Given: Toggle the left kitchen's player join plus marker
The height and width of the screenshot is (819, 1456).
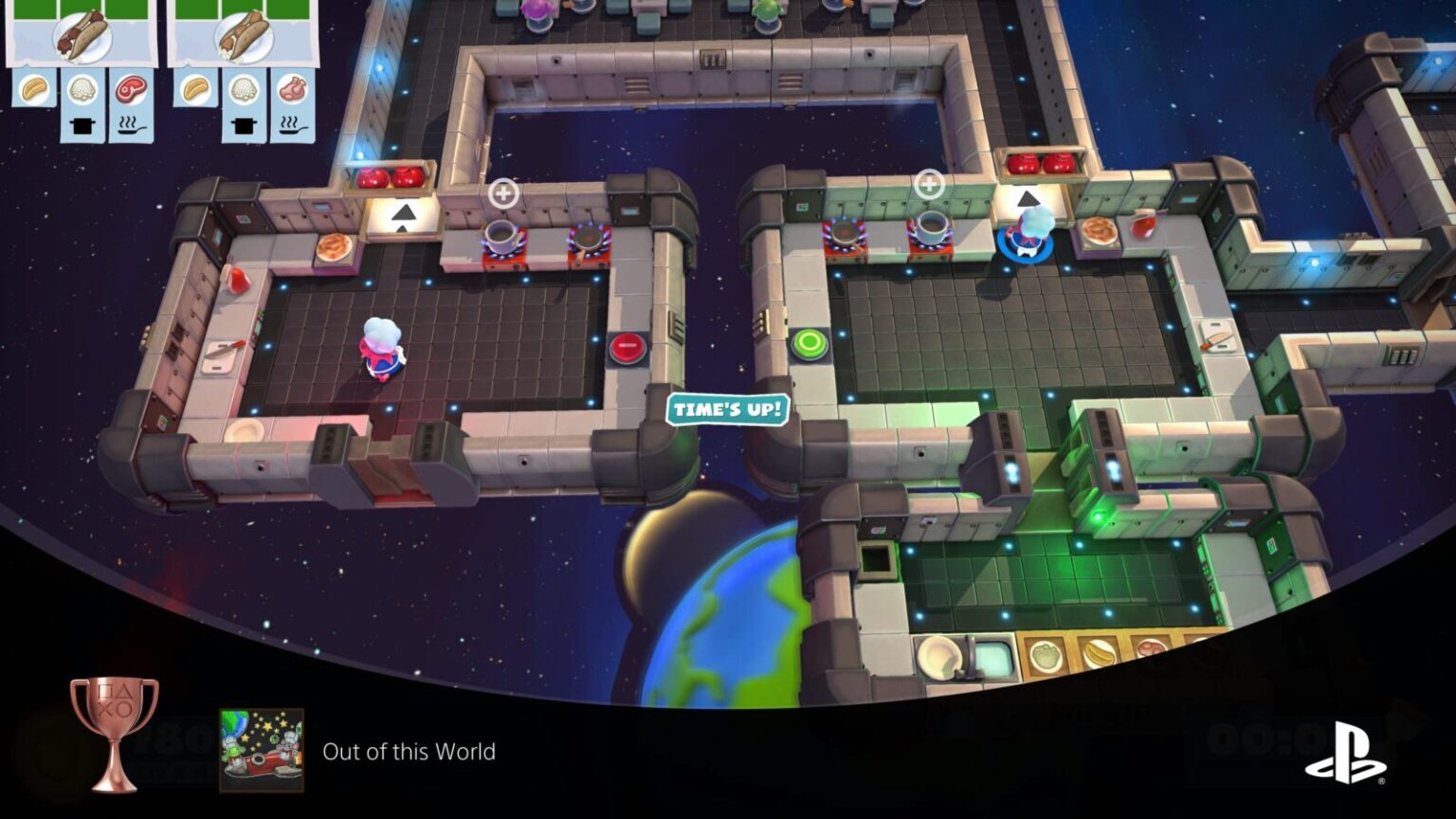Looking at the screenshot, I should (503, 192).
